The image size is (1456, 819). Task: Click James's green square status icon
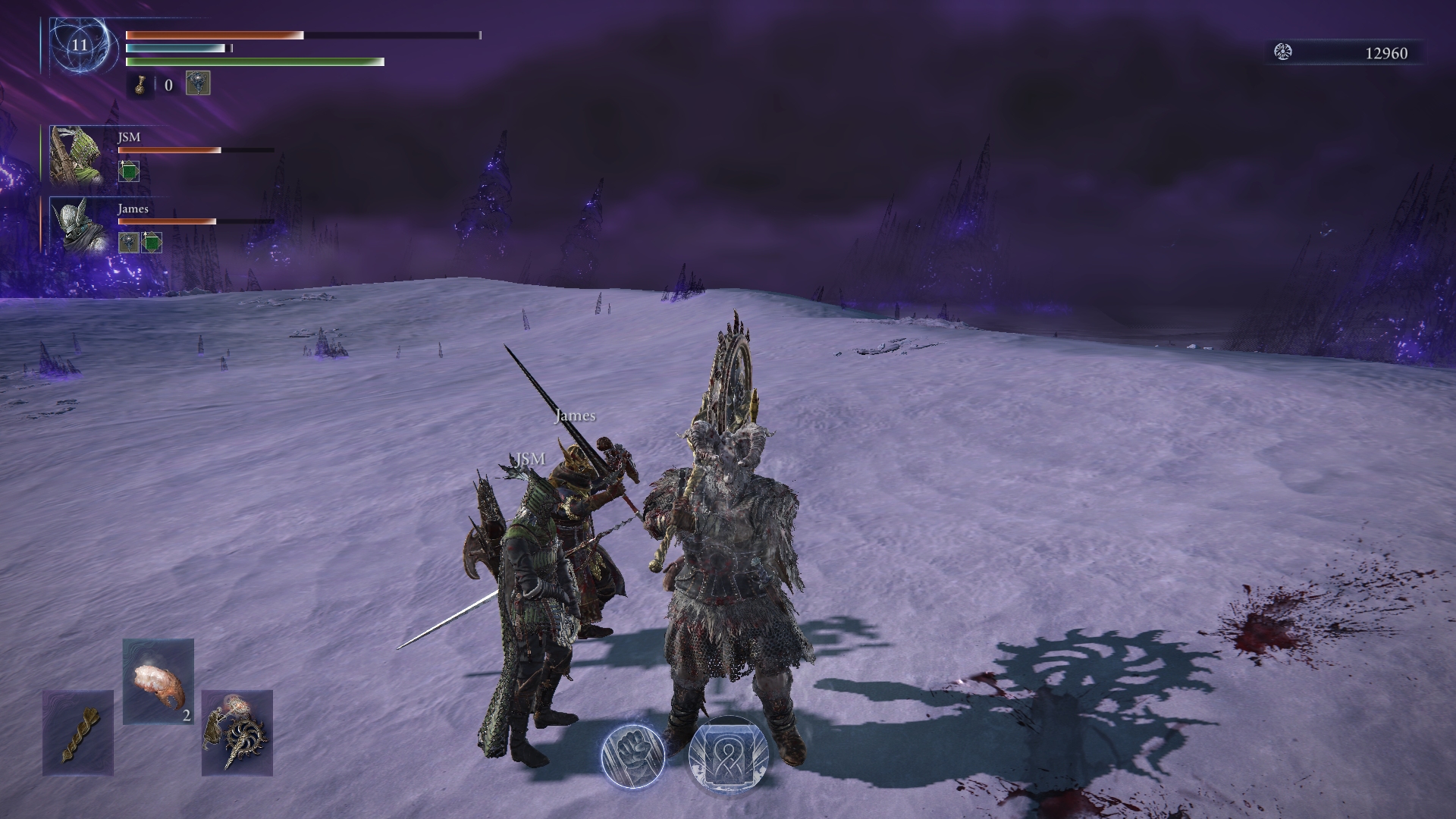click(152, 243)
